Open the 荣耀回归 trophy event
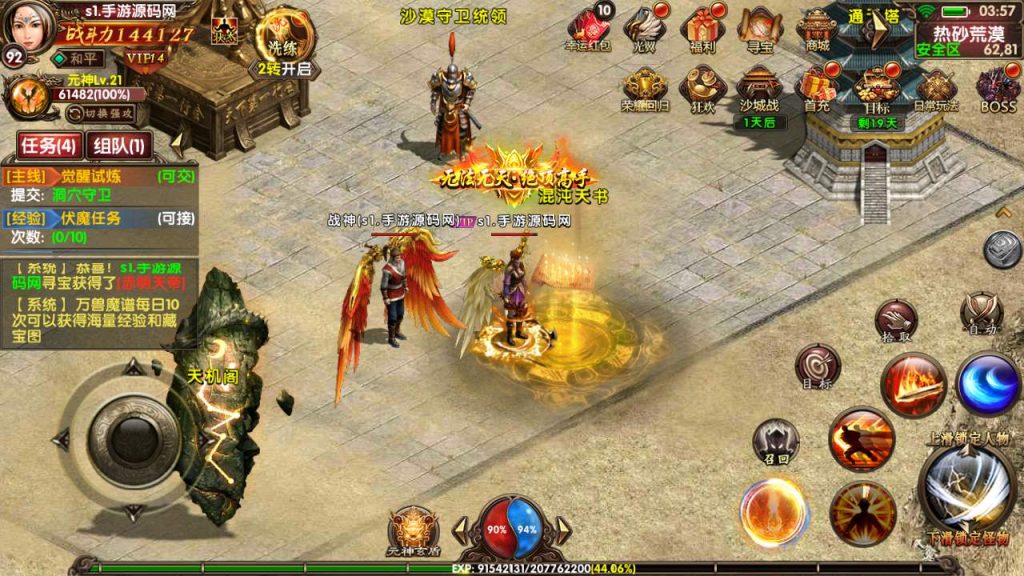The width and height of the screenshot is (1024, 576). [645, 86]
